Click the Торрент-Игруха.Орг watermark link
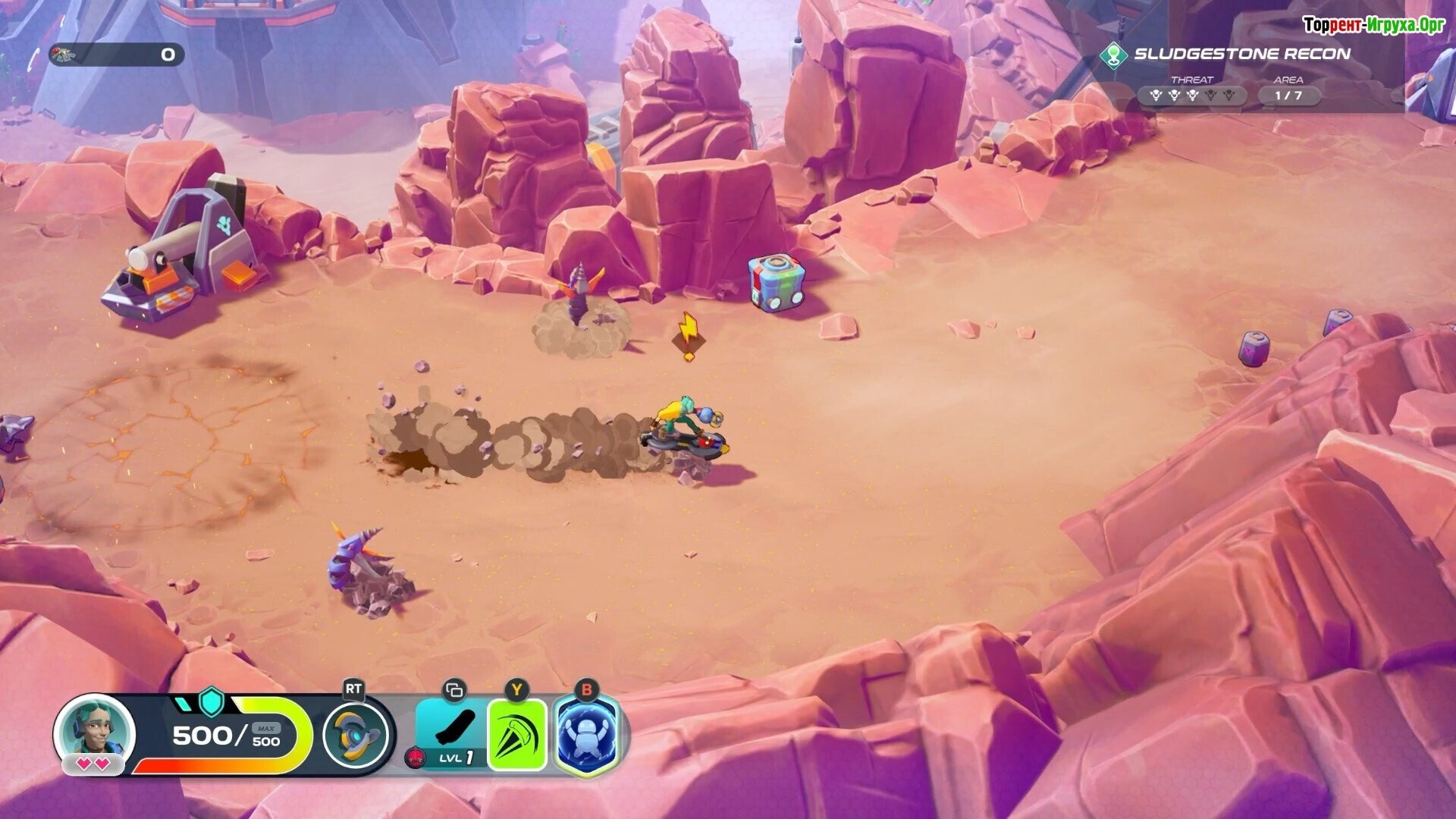1456x819 pixels. pos(1373,25)
